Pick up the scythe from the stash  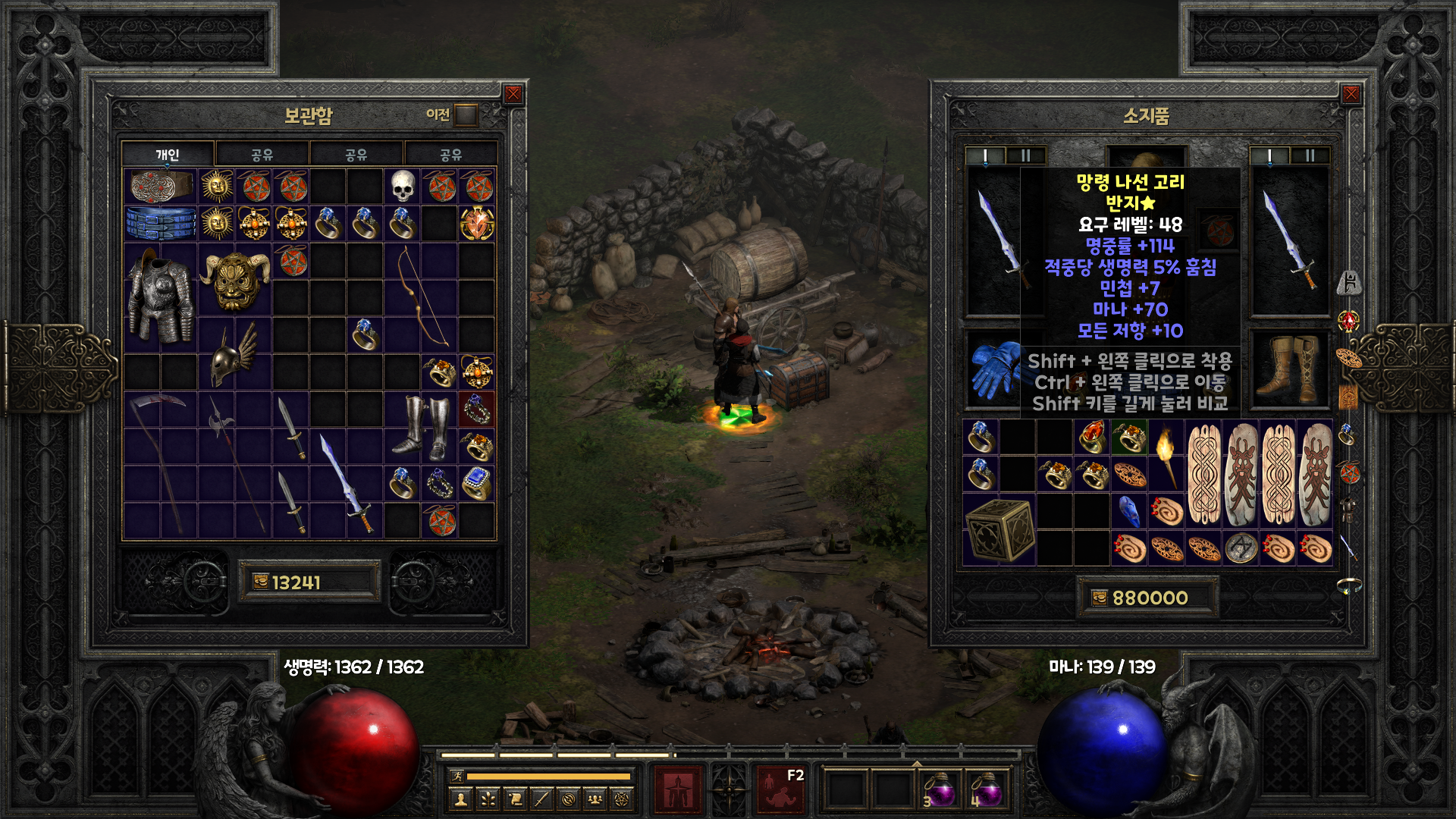(x=159, y=463)
